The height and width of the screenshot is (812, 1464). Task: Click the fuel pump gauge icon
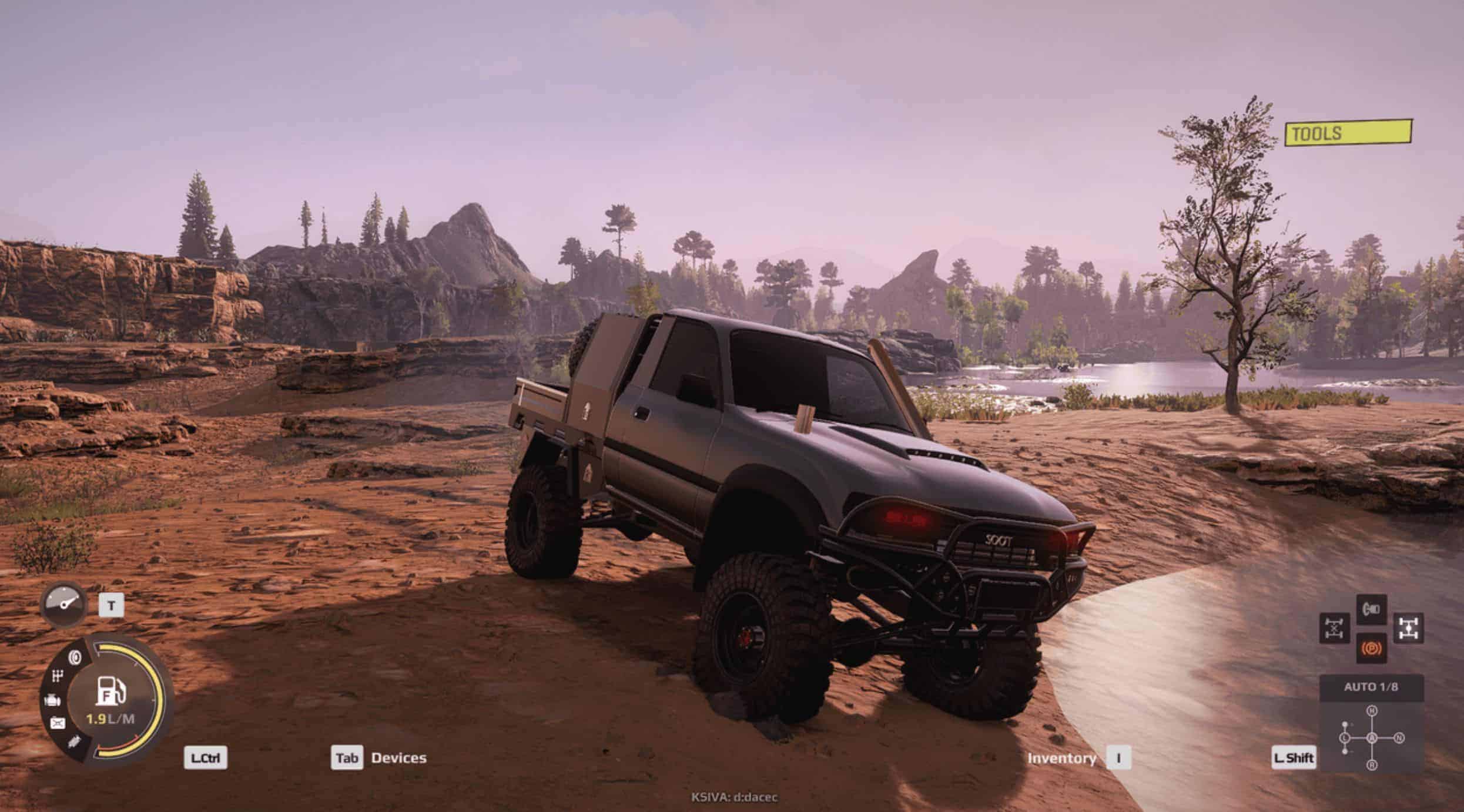click(110, 691)
